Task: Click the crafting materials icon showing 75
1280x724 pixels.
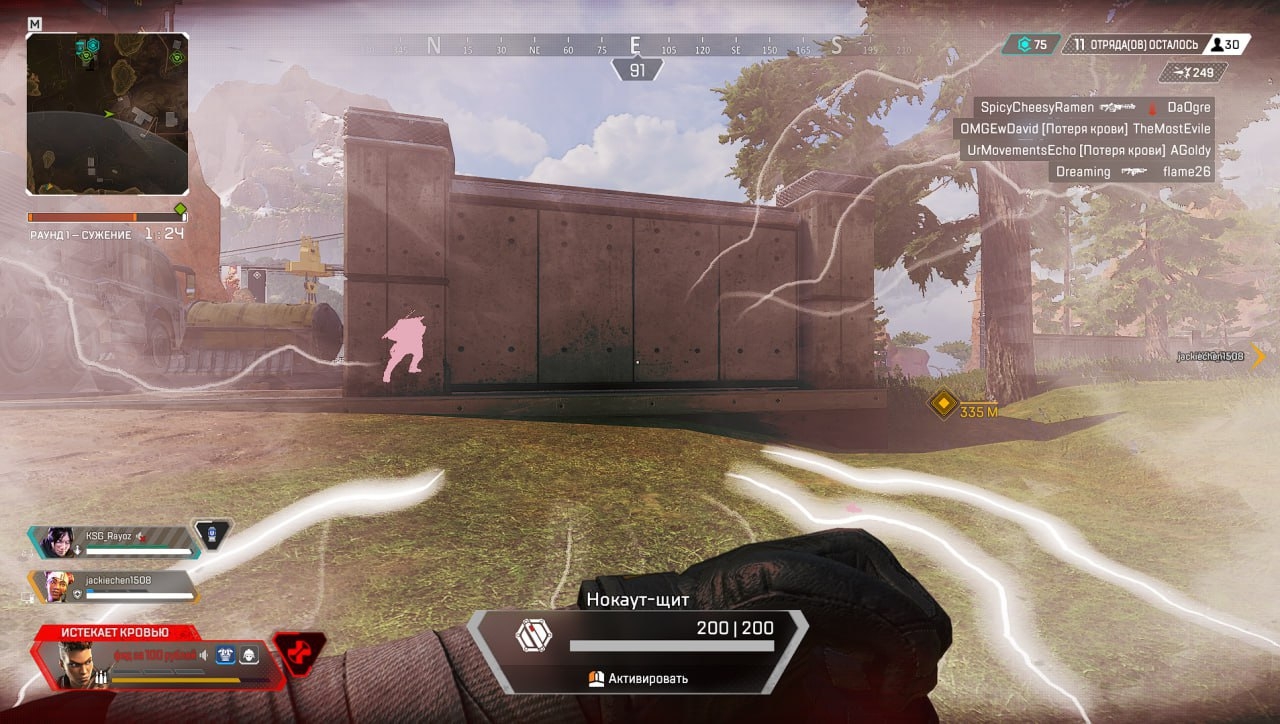Action: point(1026,44)
